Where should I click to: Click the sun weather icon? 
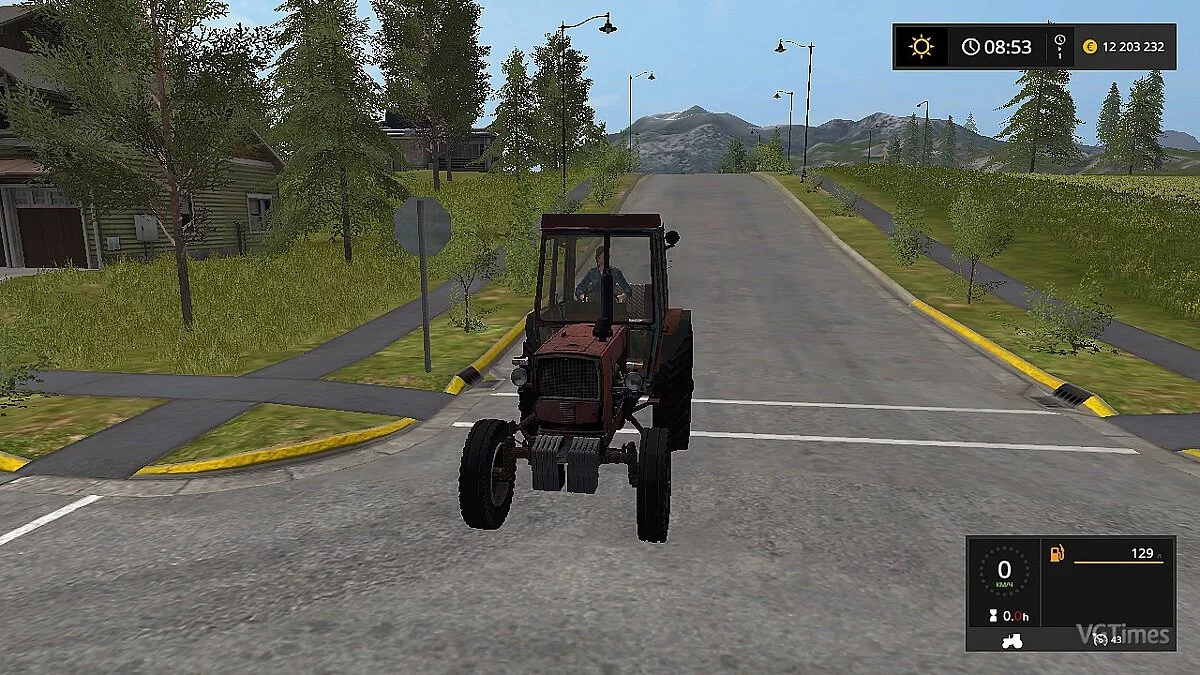coord(920,47)
